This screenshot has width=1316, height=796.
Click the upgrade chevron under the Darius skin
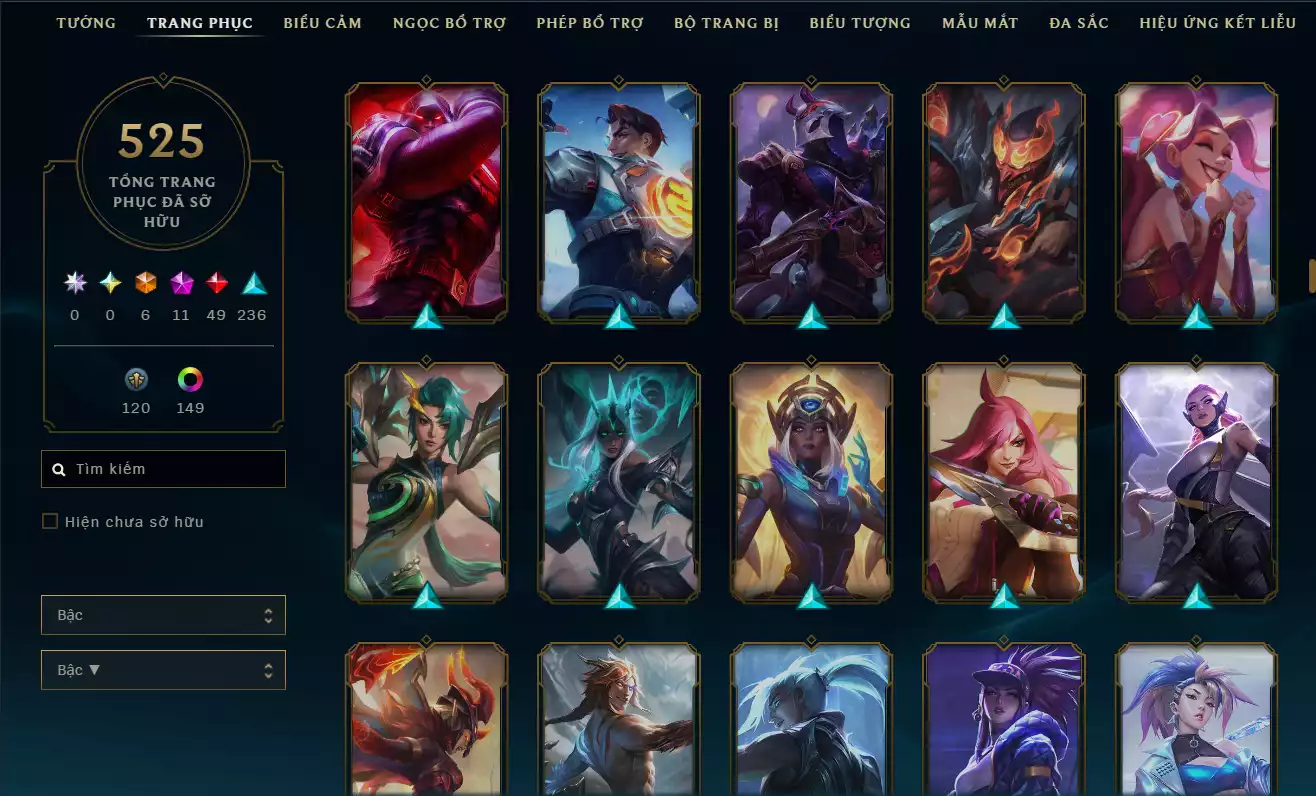pos(427,318)
